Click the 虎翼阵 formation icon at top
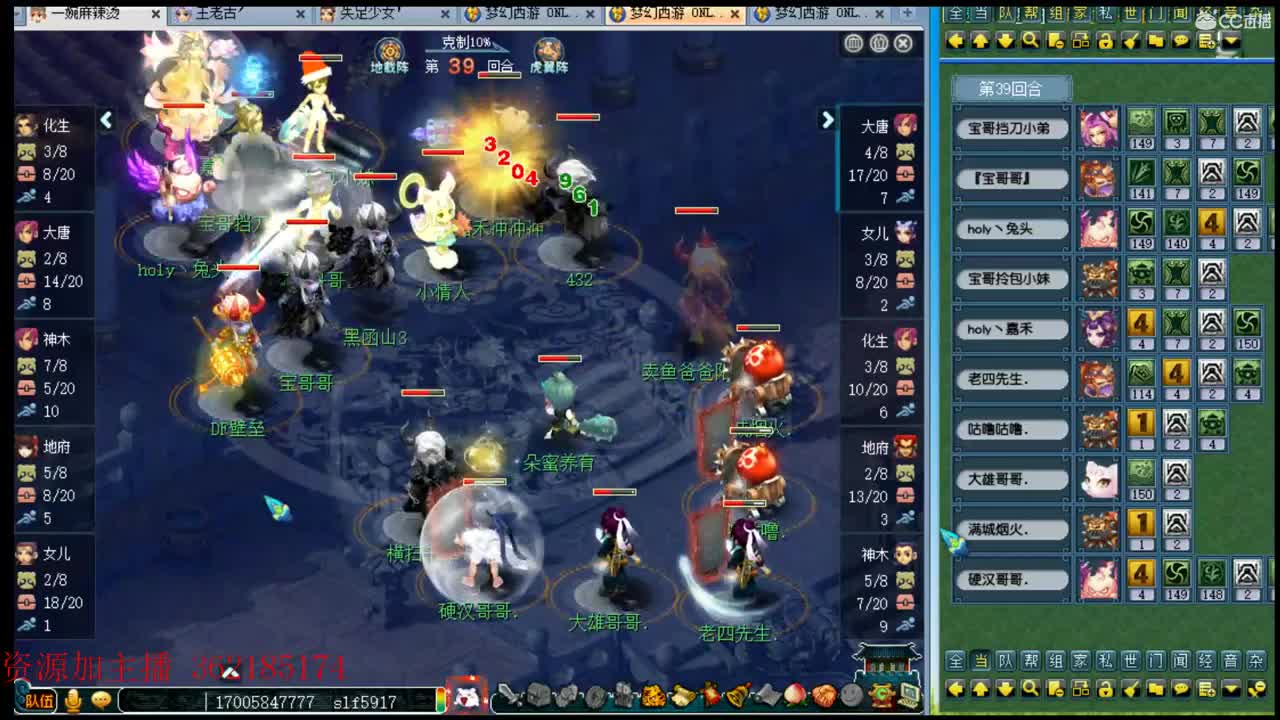The height and width of the screenshot is (720, 1280). [x=547, y=50]
